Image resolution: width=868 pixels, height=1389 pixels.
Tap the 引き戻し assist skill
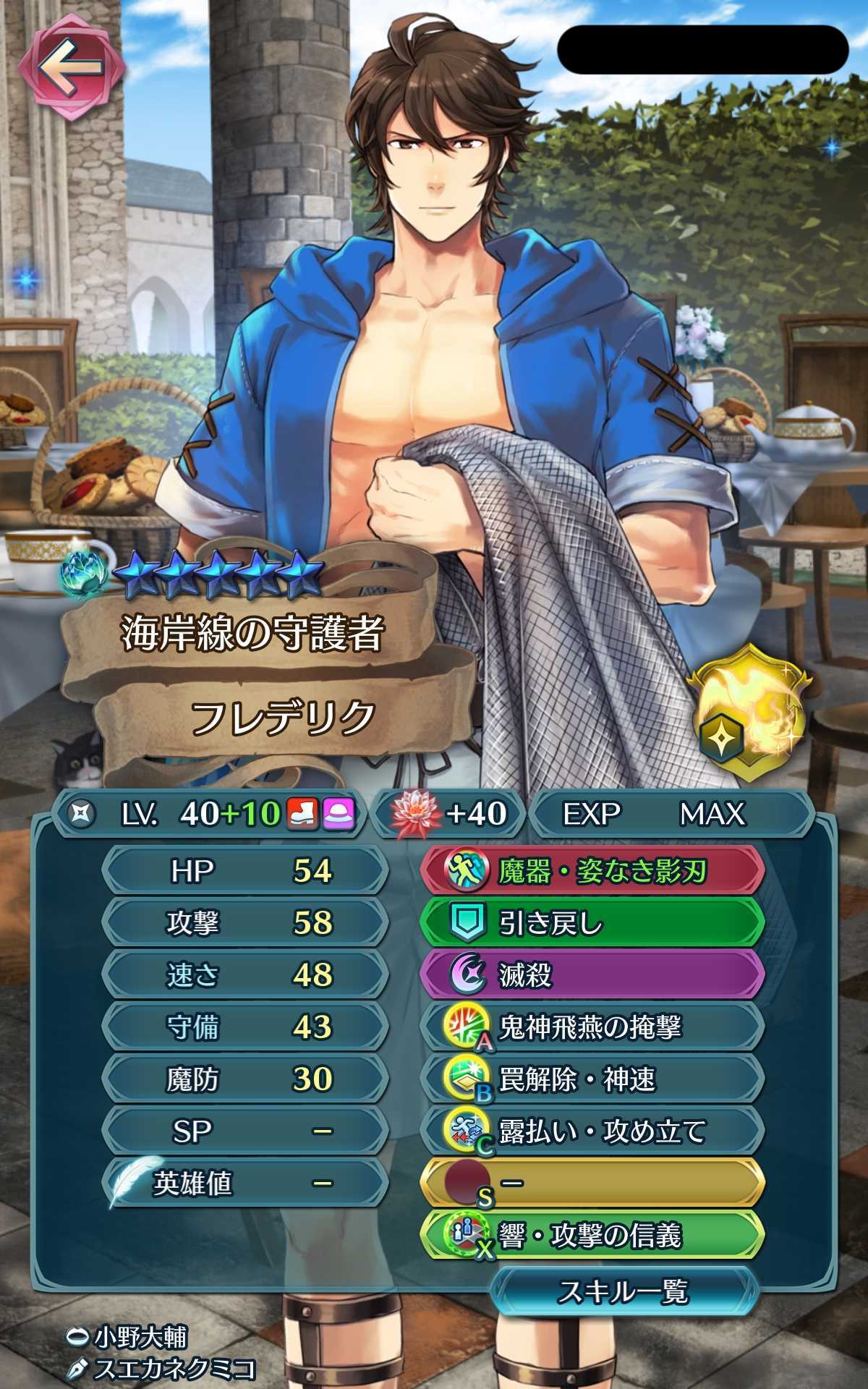pos(592,923)
